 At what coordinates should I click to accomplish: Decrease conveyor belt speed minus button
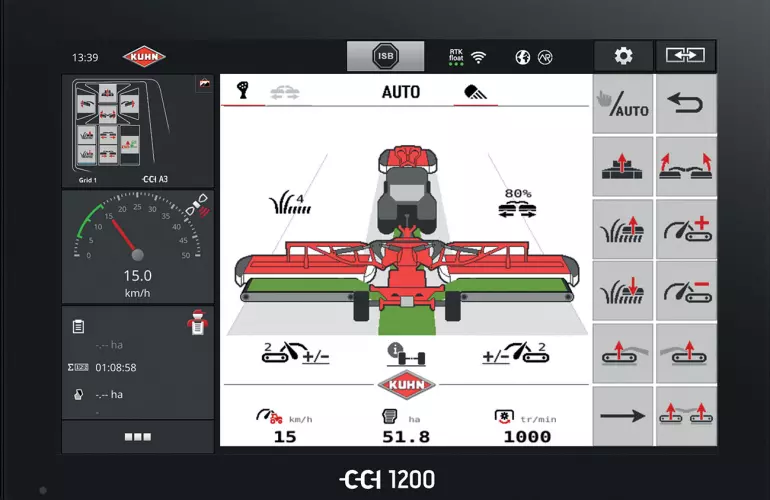click(x=685, y=291)
